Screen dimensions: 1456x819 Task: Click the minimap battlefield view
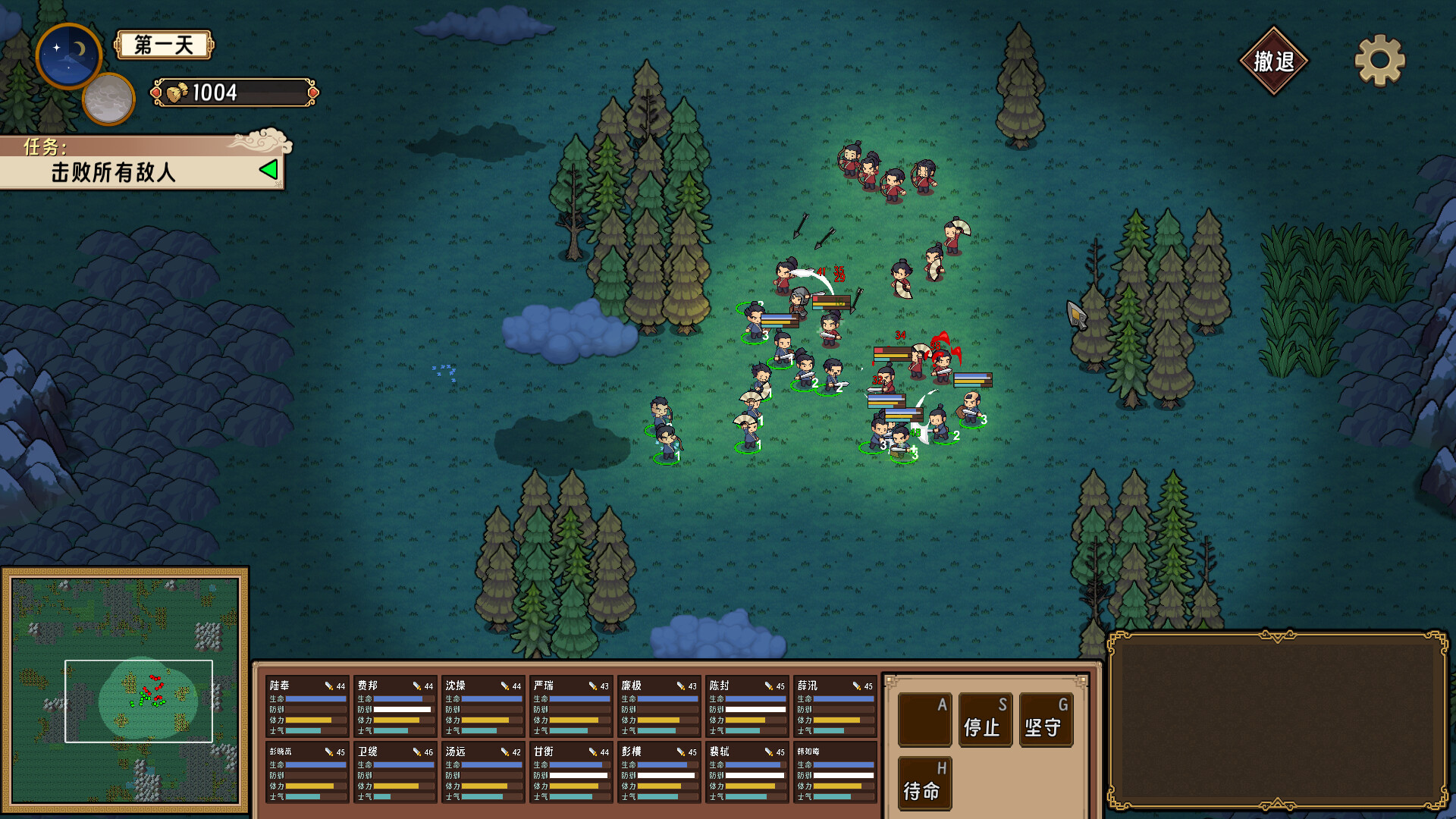tap(125, 689)
